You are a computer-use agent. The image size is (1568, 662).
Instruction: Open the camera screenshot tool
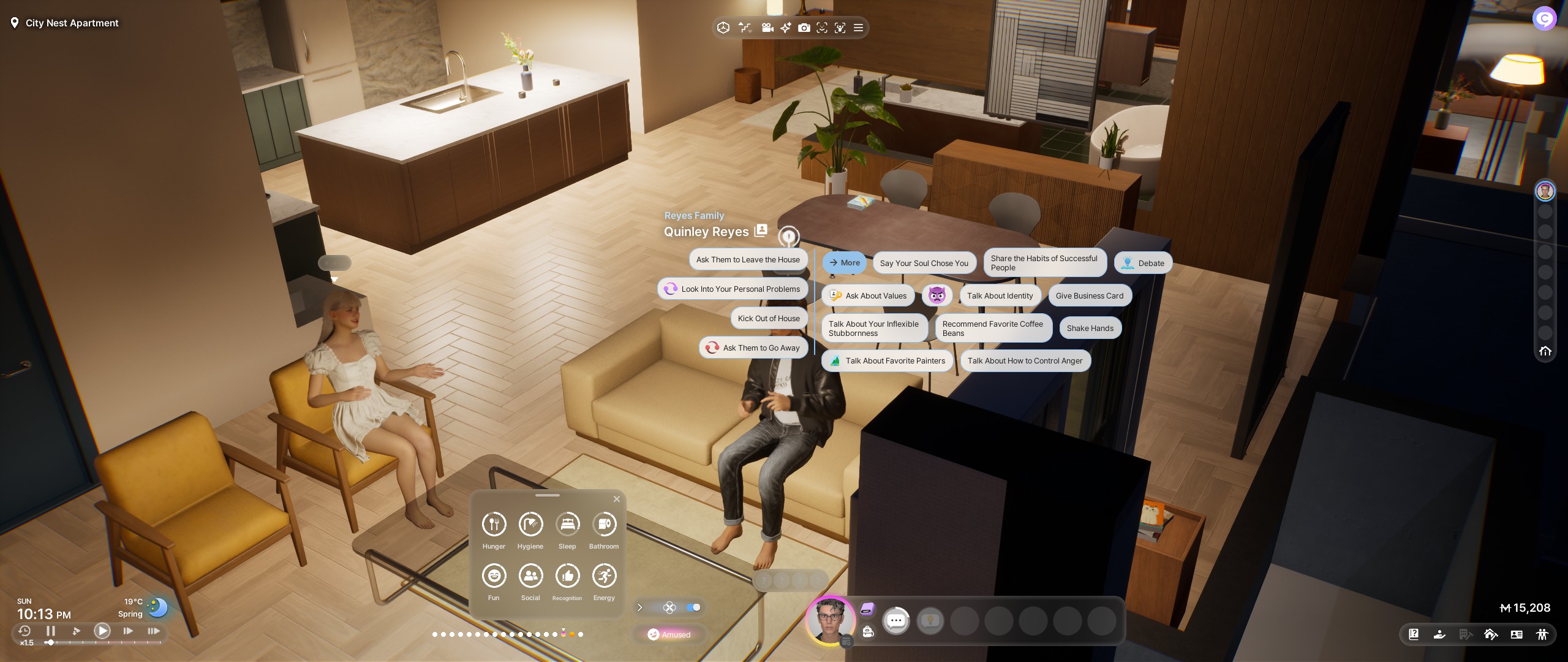click(x=804, y=28)
